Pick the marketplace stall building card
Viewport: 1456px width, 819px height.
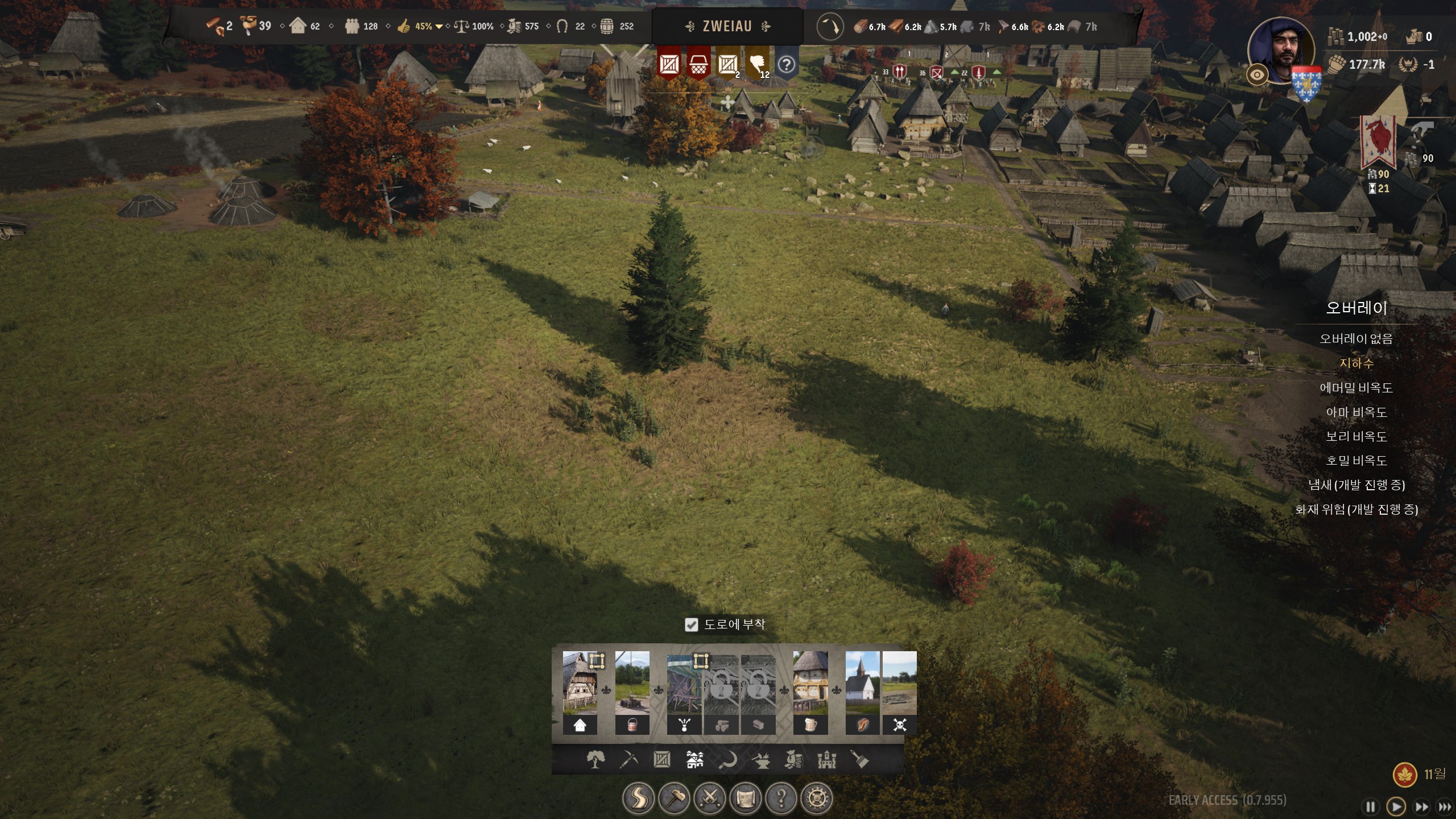point(684,692)
